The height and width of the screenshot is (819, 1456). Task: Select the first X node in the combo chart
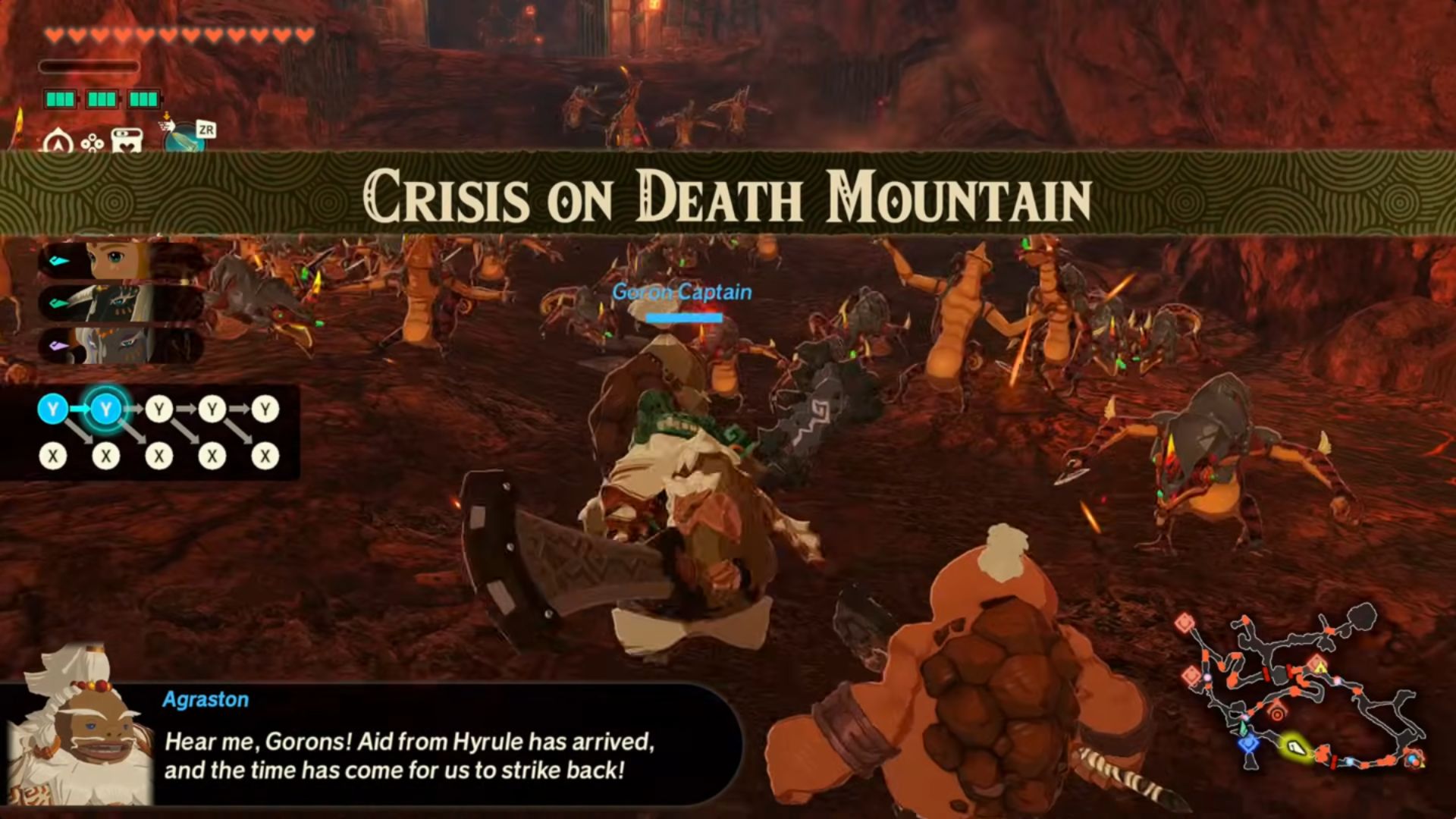tap(52, 455)
